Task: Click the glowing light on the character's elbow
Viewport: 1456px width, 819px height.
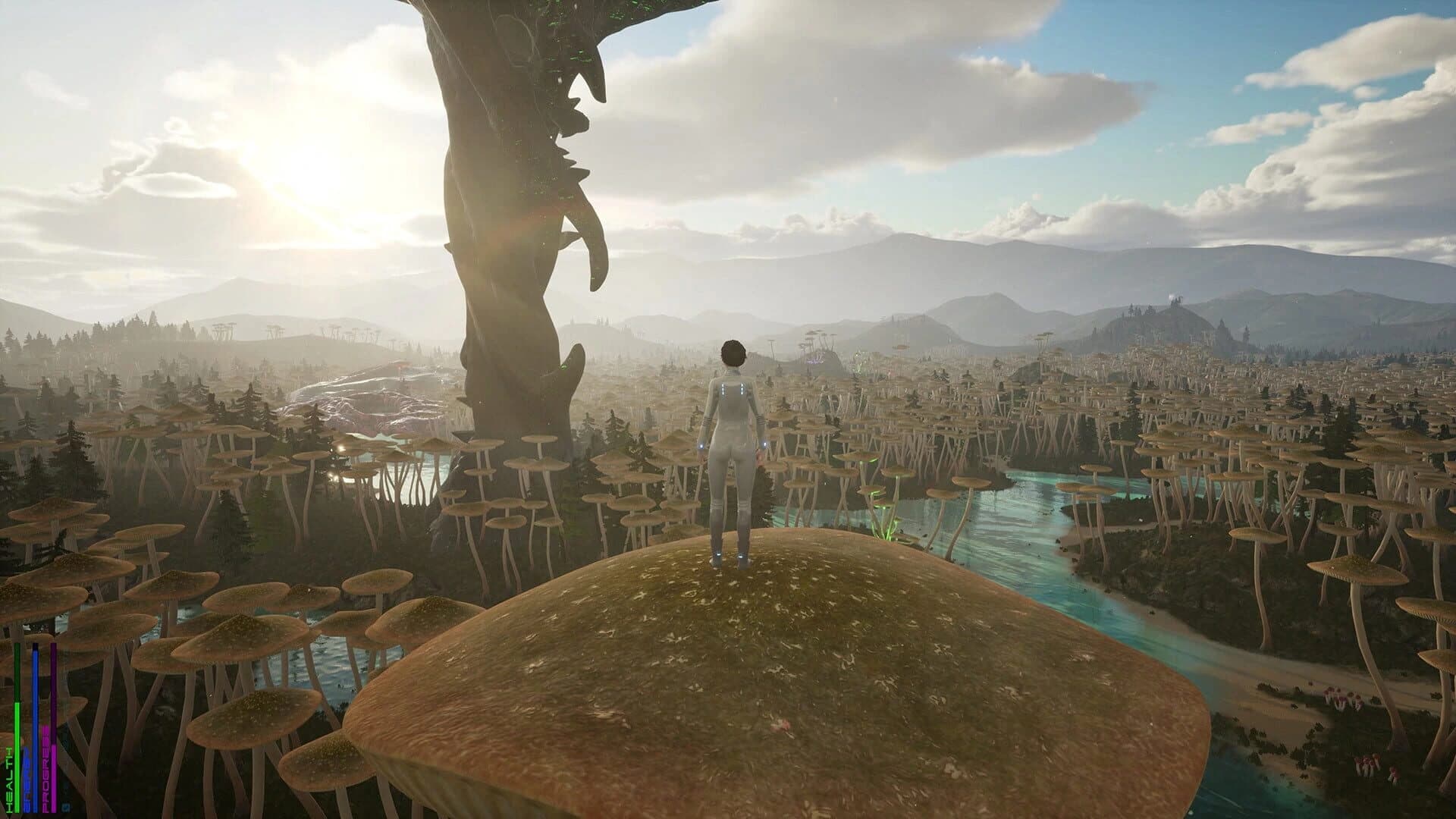Action: (x=764, y=444)
